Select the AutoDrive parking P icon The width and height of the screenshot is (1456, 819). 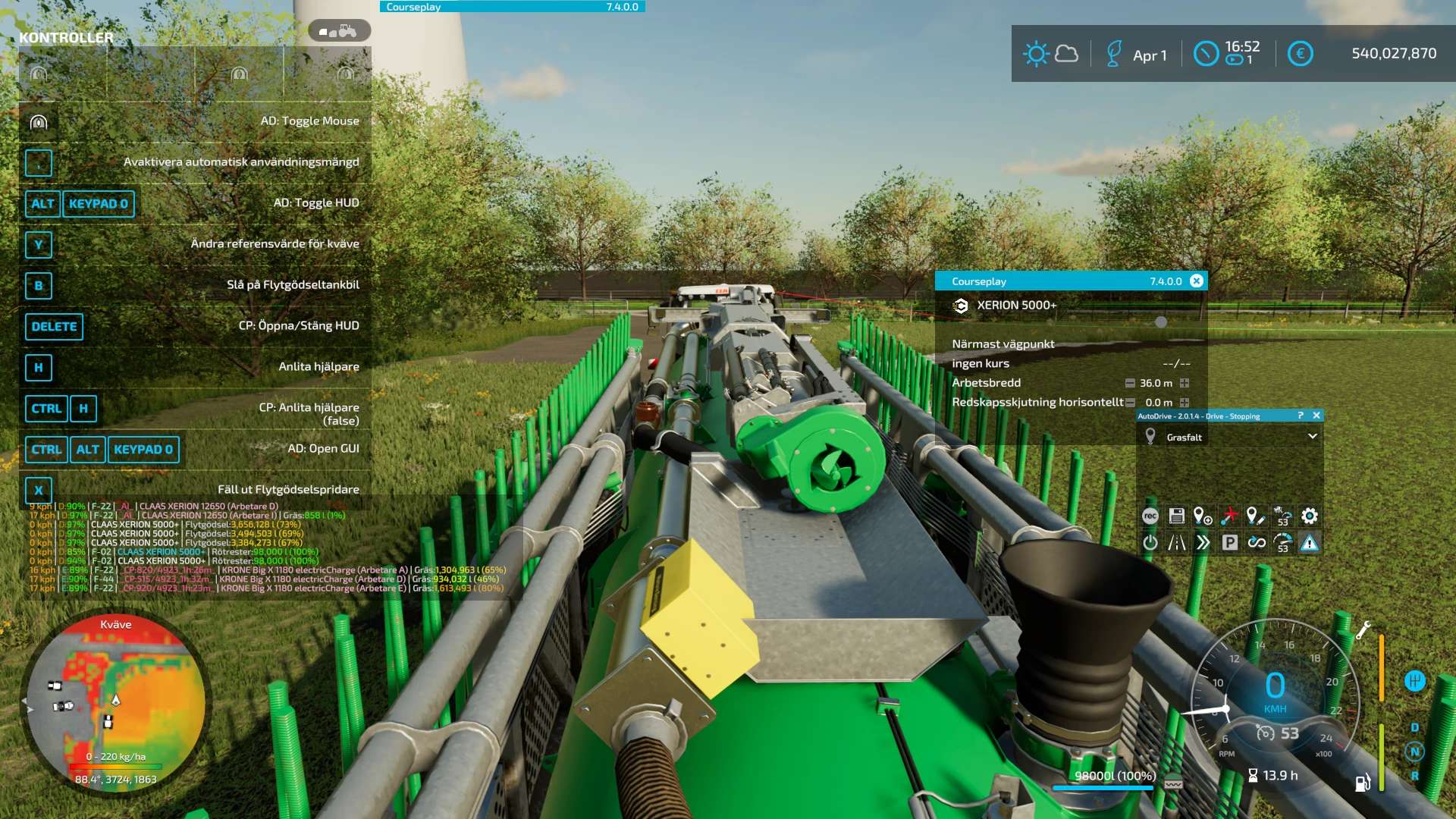click(1230, 543)
